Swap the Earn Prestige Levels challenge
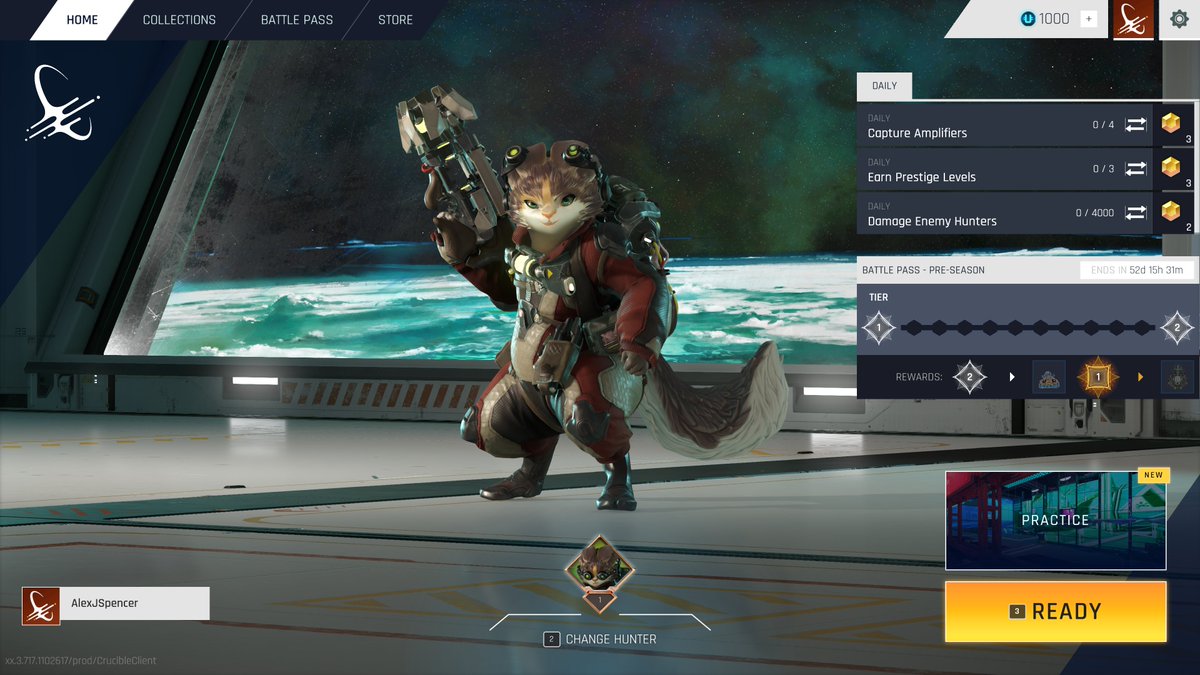This screenshot has width=1200, height=675. tap(1135, 169)
